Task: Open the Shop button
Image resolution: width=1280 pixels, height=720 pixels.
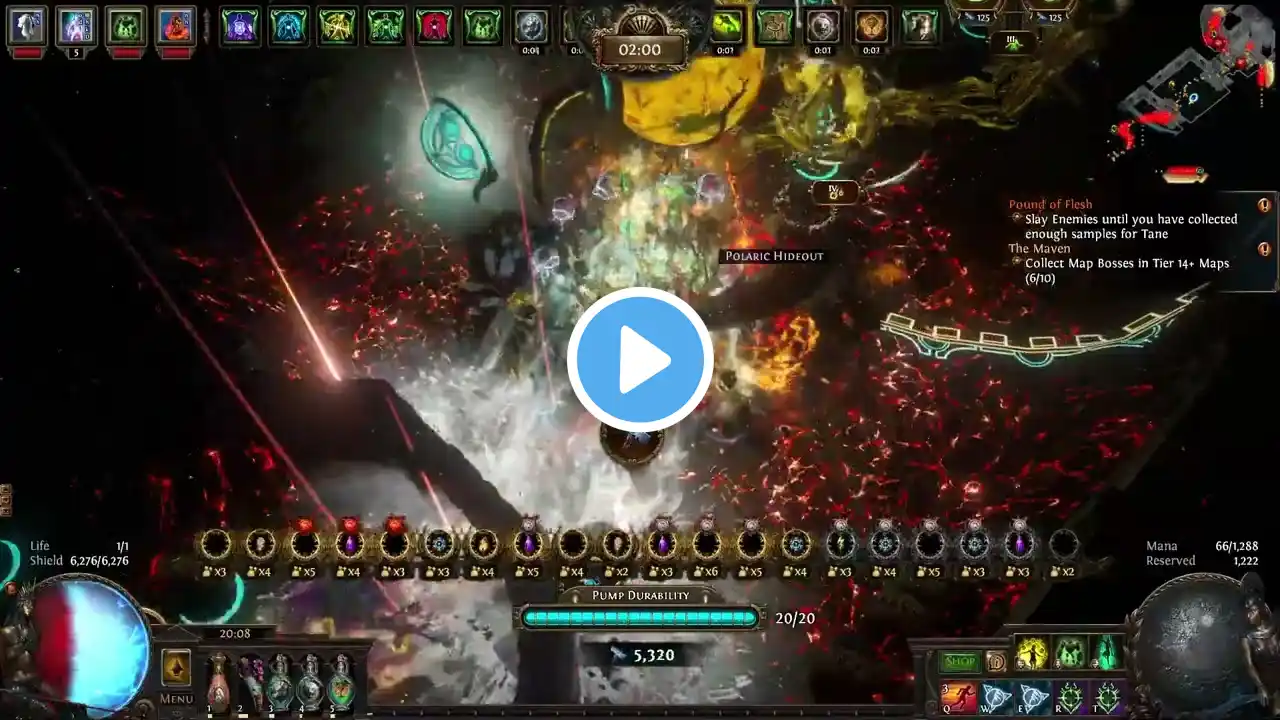Action: (x=959, y=662)
